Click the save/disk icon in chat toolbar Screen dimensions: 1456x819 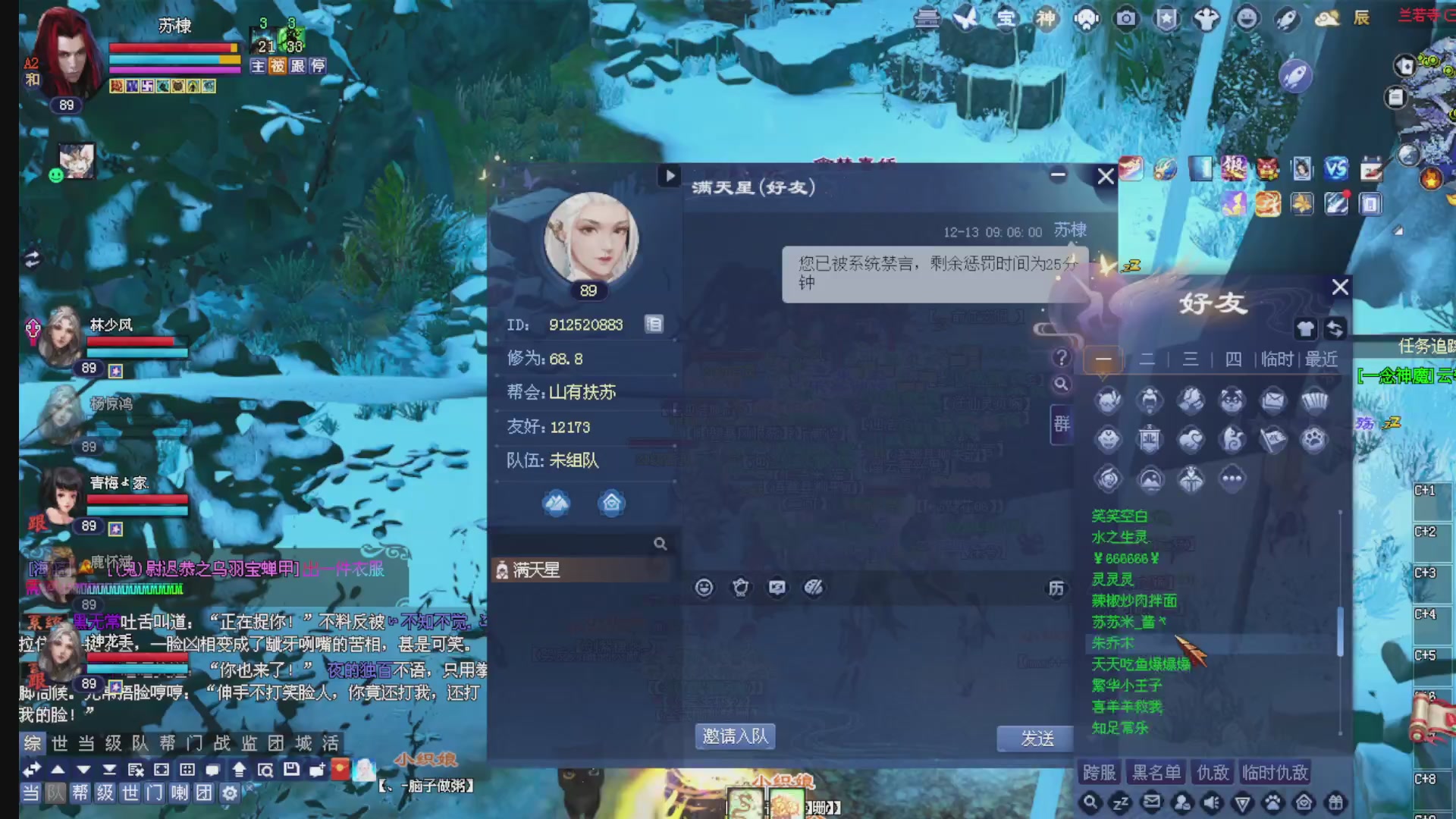click(291, 770)
